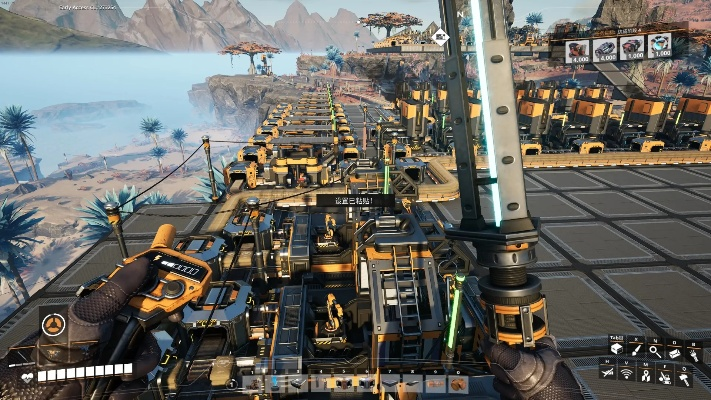The height and width of the screenshot is (400, 711).
Task: Open the envelope inbox icon
Action: (675, 352)
